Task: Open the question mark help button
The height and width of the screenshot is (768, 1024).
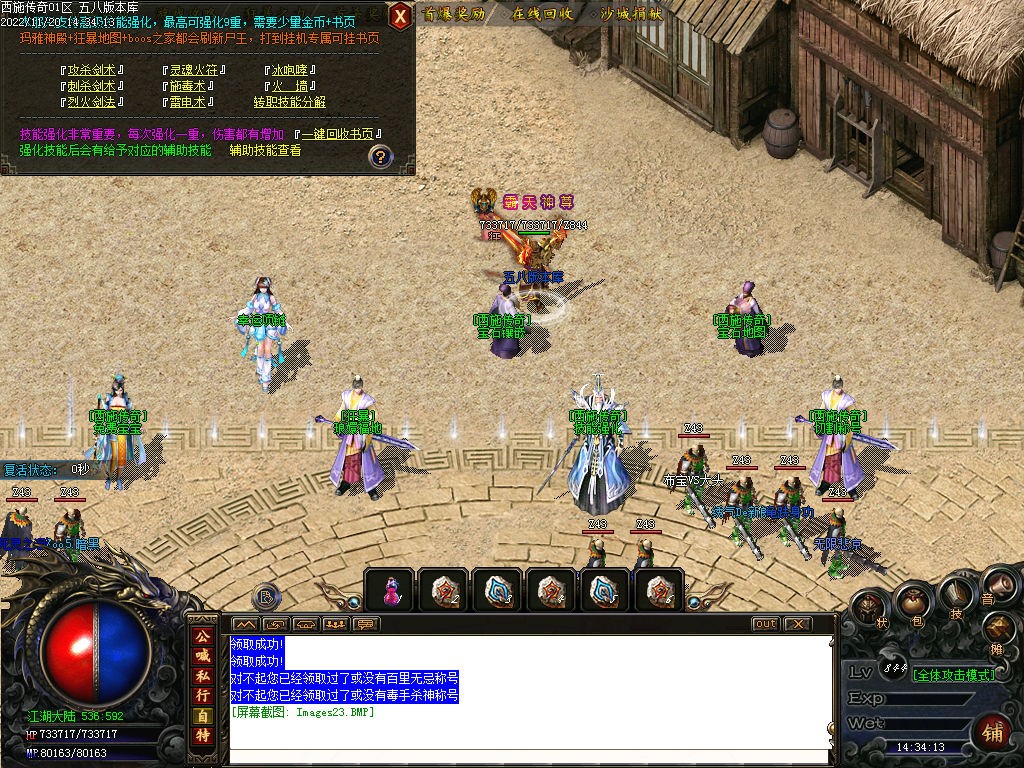Action: point(380,156)
